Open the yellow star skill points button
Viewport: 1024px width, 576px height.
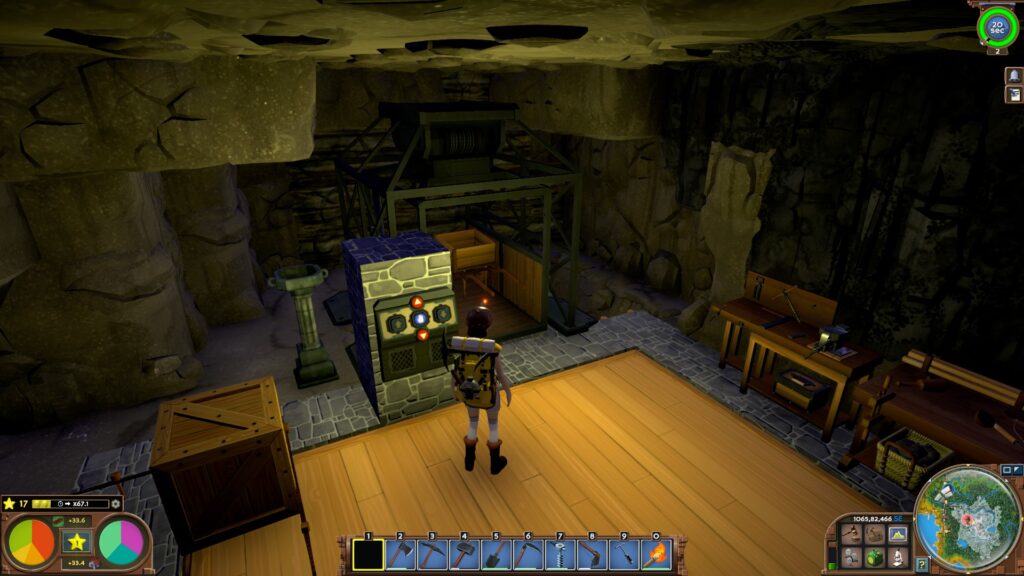(77, 542)
